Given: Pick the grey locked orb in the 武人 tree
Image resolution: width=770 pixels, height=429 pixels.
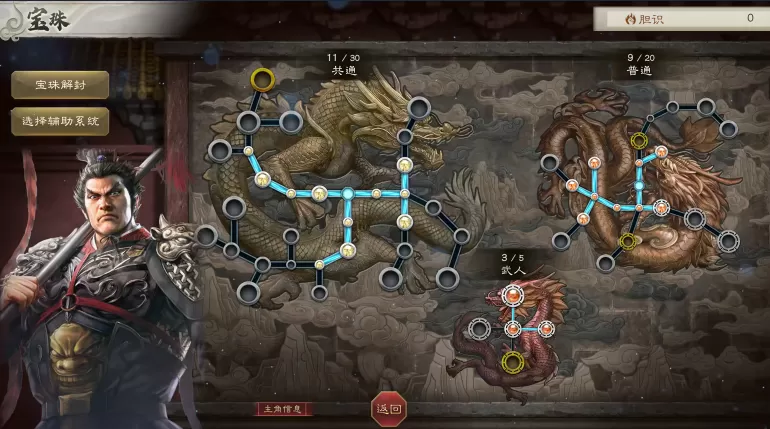Looking at the screenshot, I should (480, 328).
